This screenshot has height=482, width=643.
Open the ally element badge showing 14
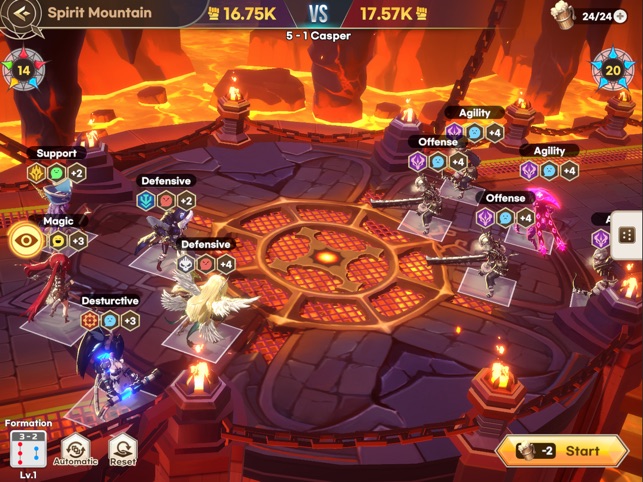tap(23, 71)
